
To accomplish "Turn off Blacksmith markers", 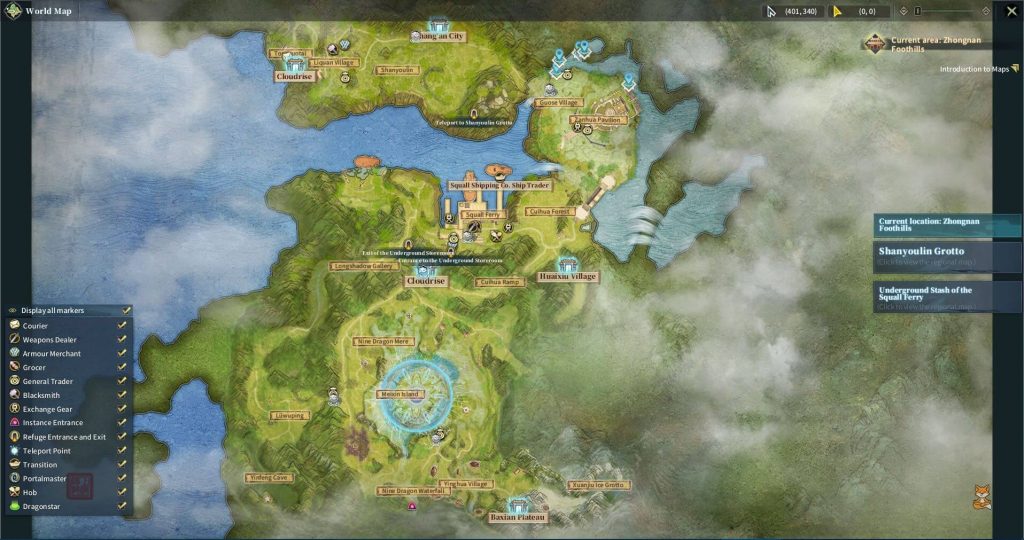I will click(x=122, y=395).
